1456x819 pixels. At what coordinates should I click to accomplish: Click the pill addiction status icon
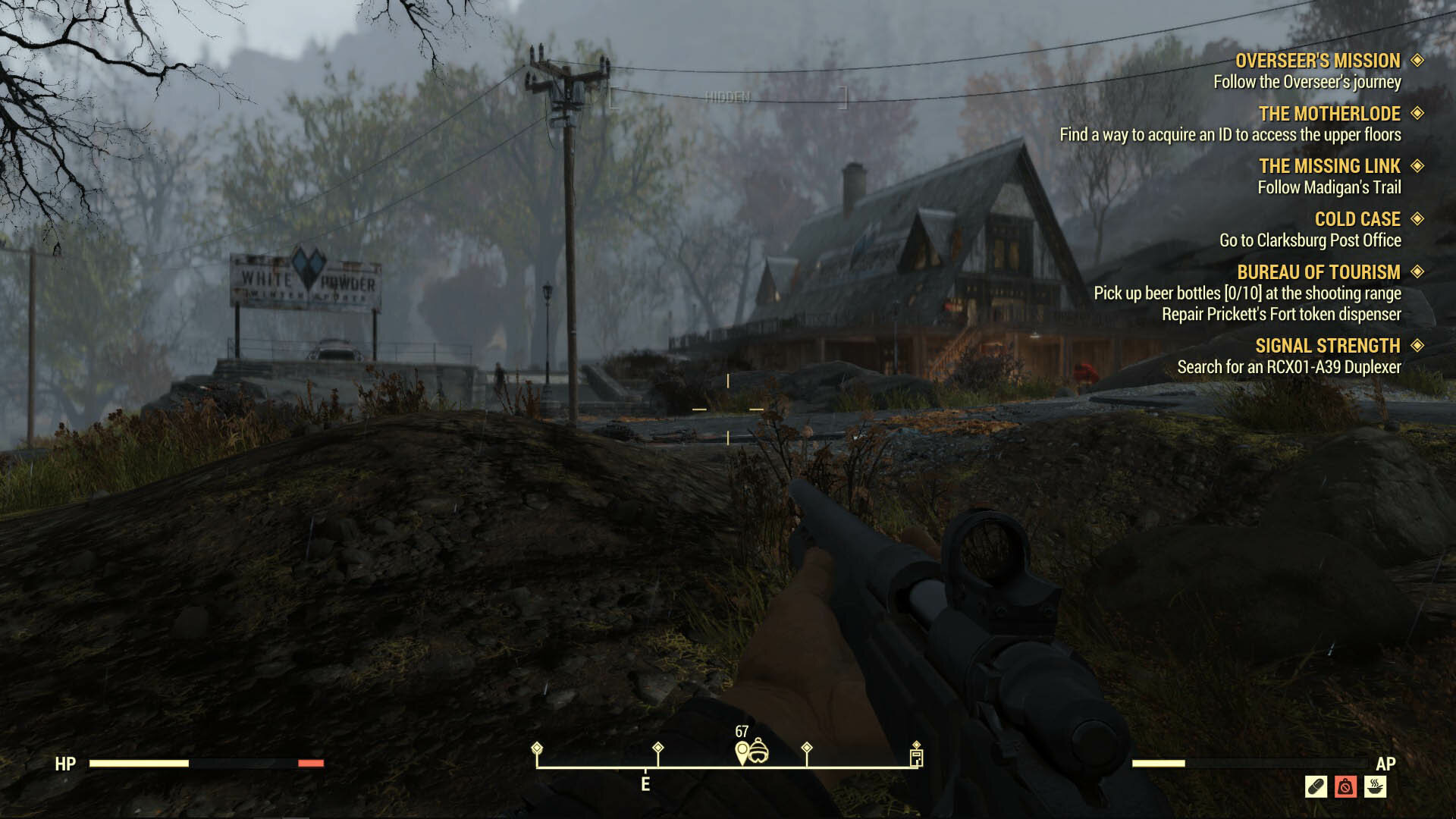(1316, 786)
